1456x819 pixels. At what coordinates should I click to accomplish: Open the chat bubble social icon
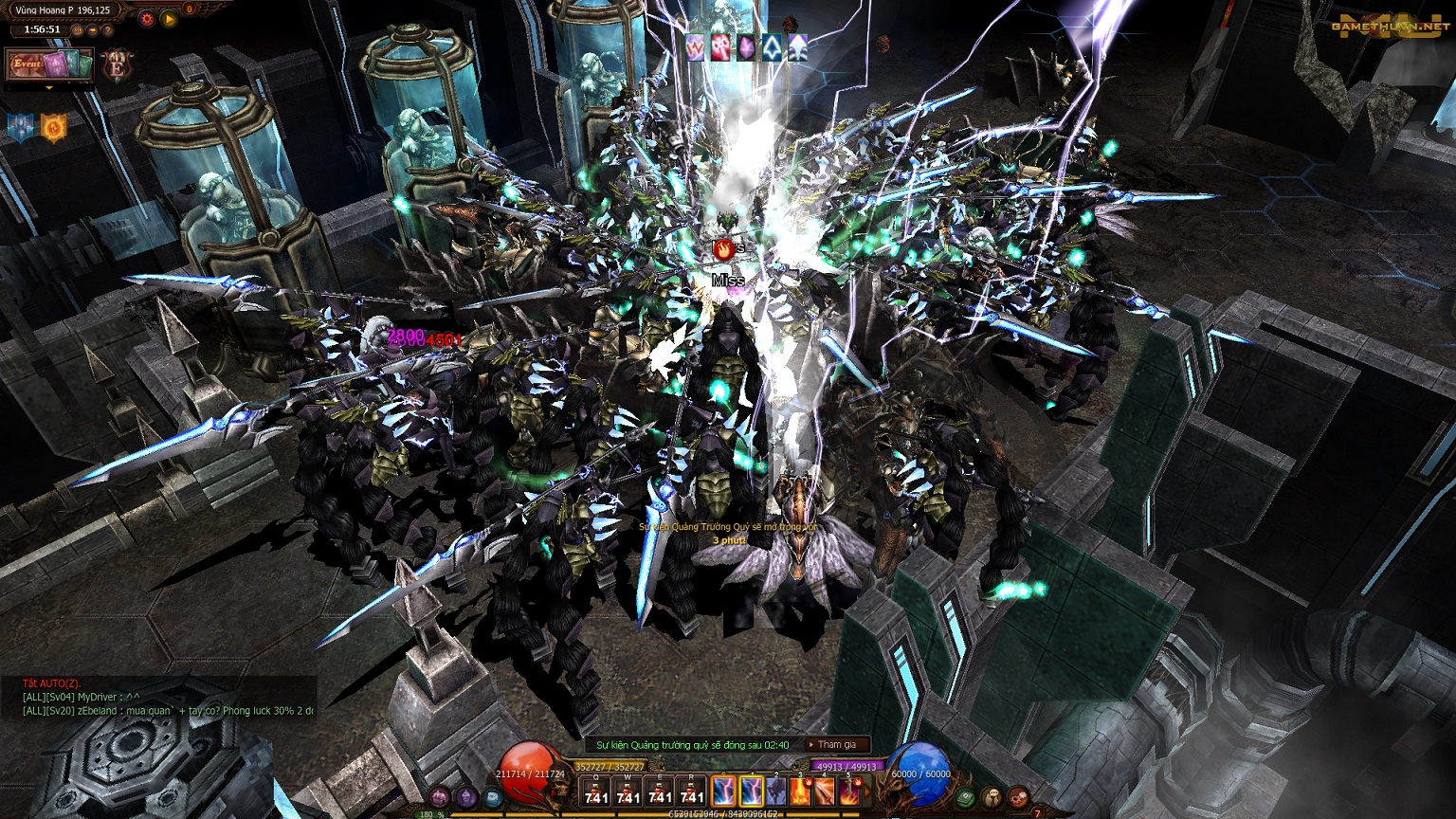(x=992, y=797)
